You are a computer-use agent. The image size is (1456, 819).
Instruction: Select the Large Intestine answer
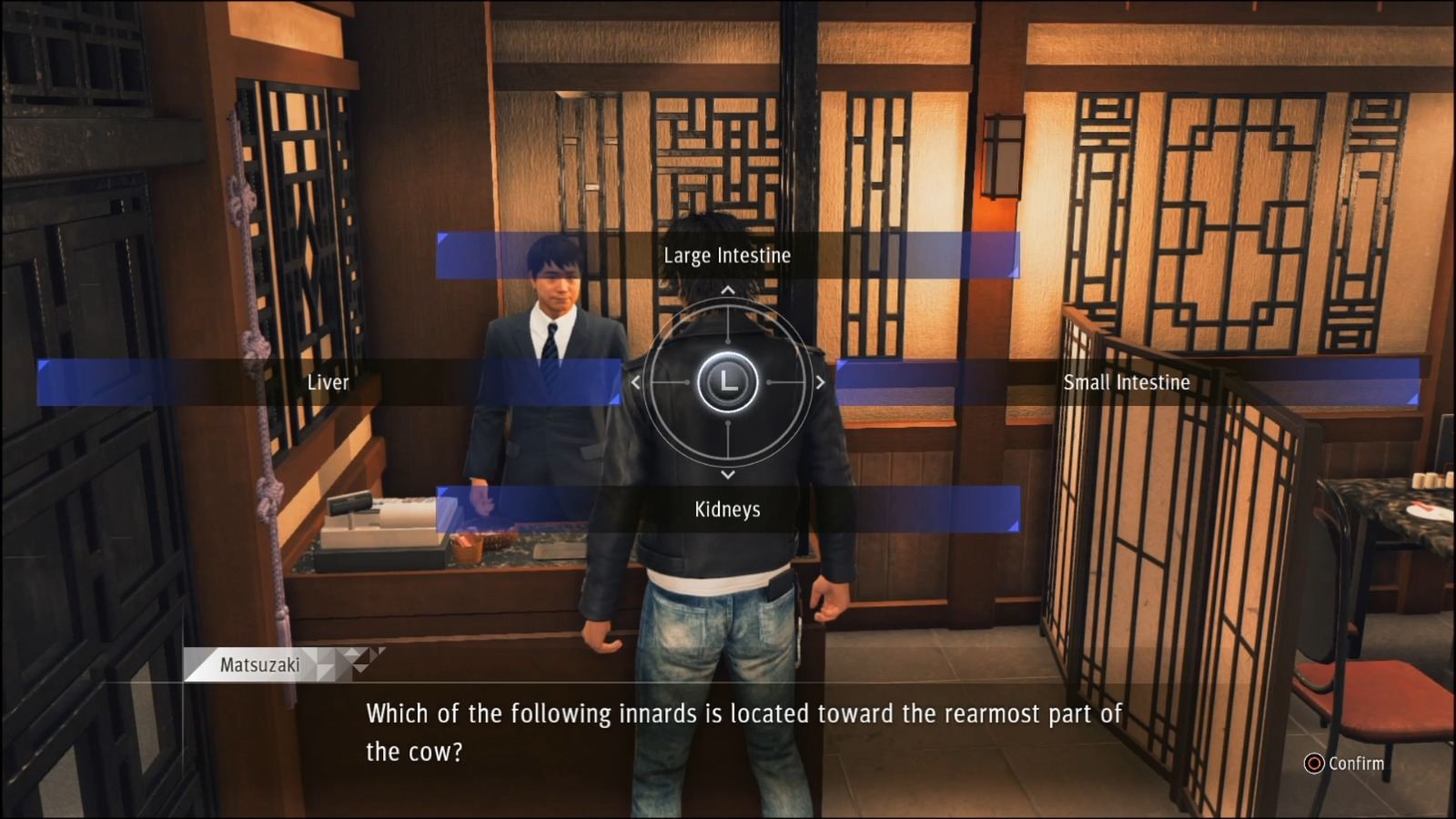pyautogui.click(x=726, y=256)
